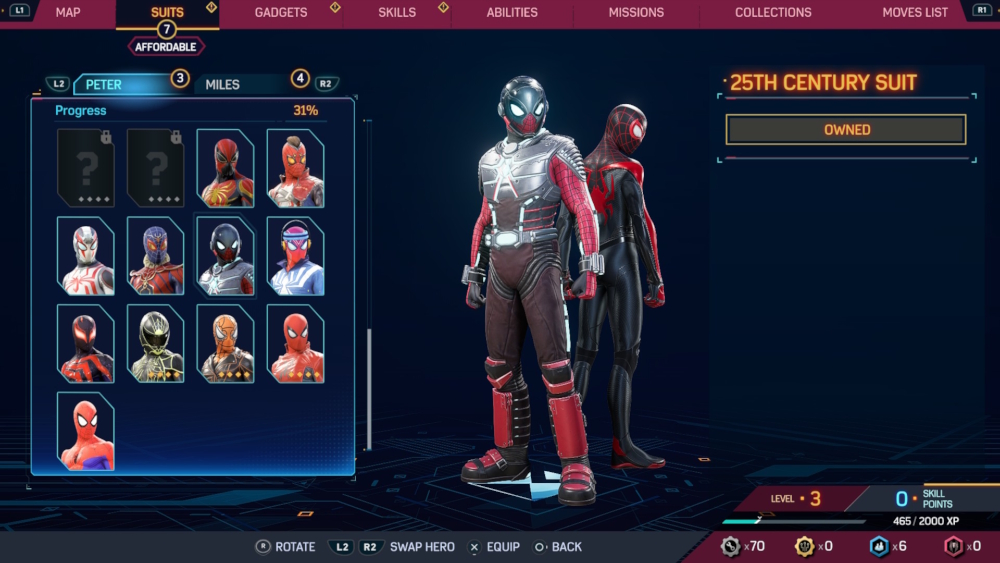Switch to the Gadgets tab

tap(281, 12)
